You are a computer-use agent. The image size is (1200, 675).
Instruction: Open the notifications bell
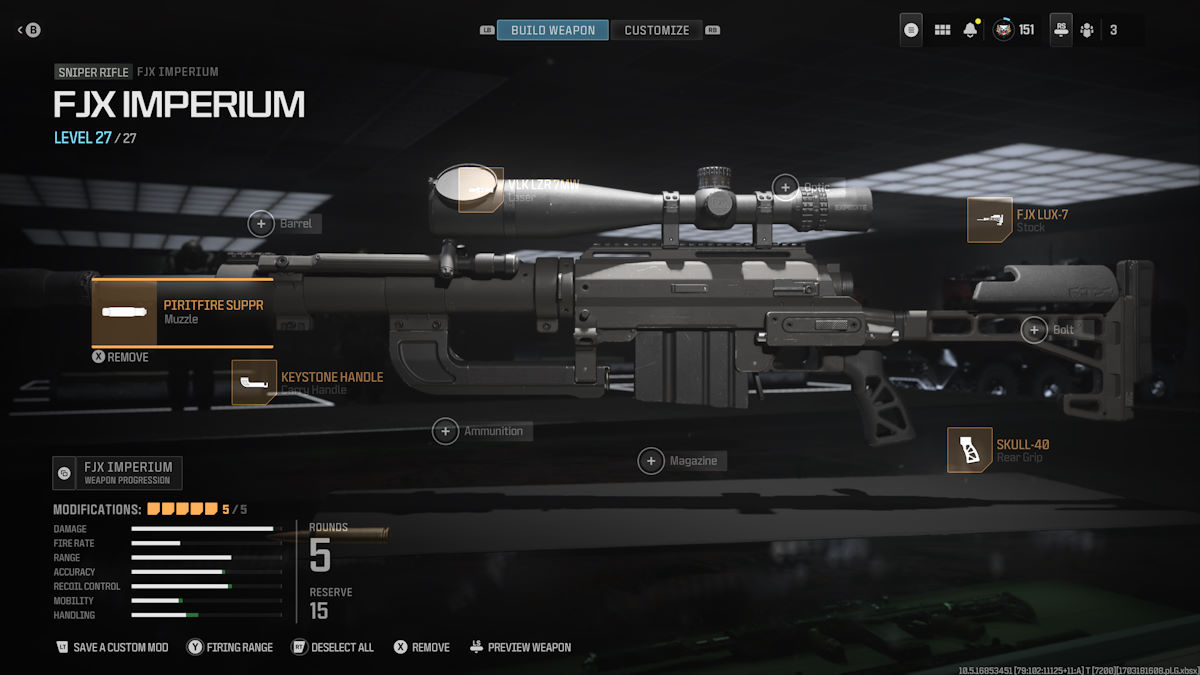point(970,30)
